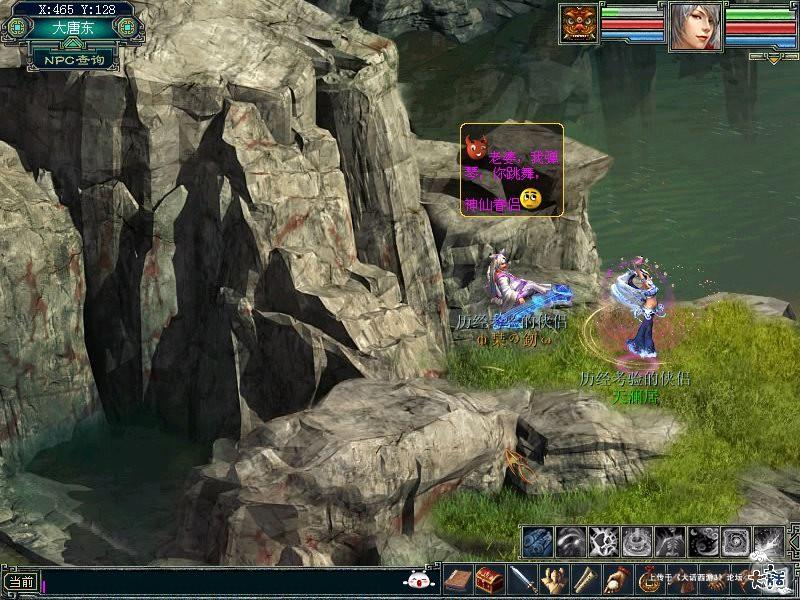Viewport: 800px width, 600px height.
Task: Click the chat text input field
Action: tap(220, 581)
